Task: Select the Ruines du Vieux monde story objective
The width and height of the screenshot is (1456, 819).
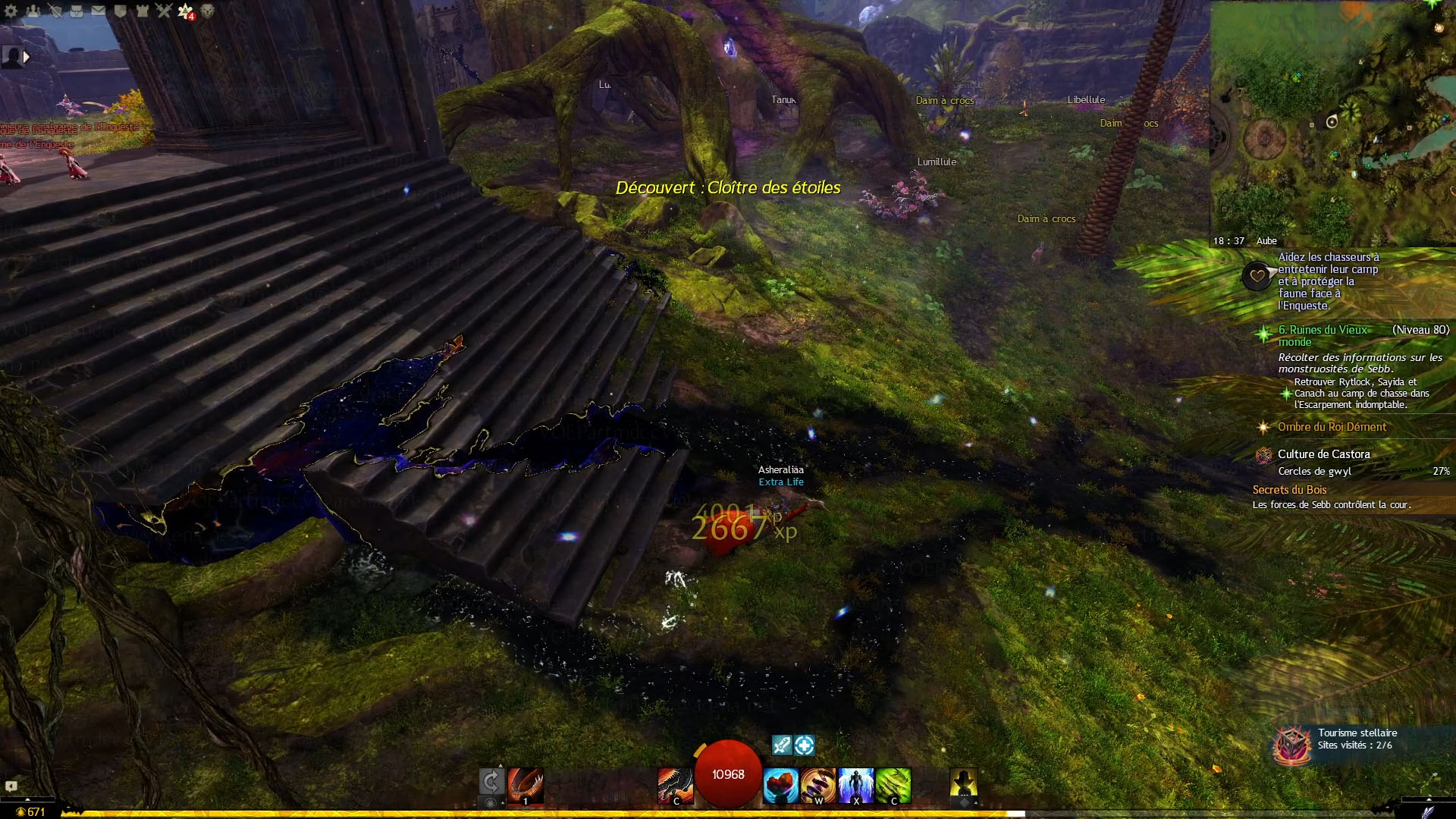Action: point(1323,335)
